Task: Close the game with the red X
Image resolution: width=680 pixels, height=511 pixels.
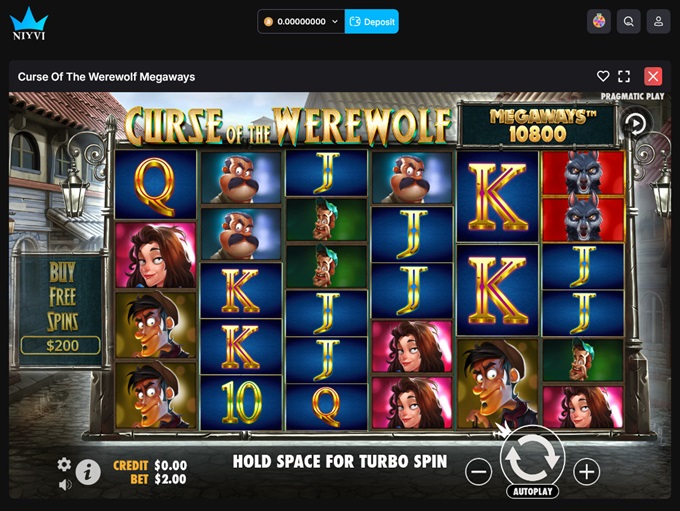Action: pyautogui.click(x=653, y=76)
